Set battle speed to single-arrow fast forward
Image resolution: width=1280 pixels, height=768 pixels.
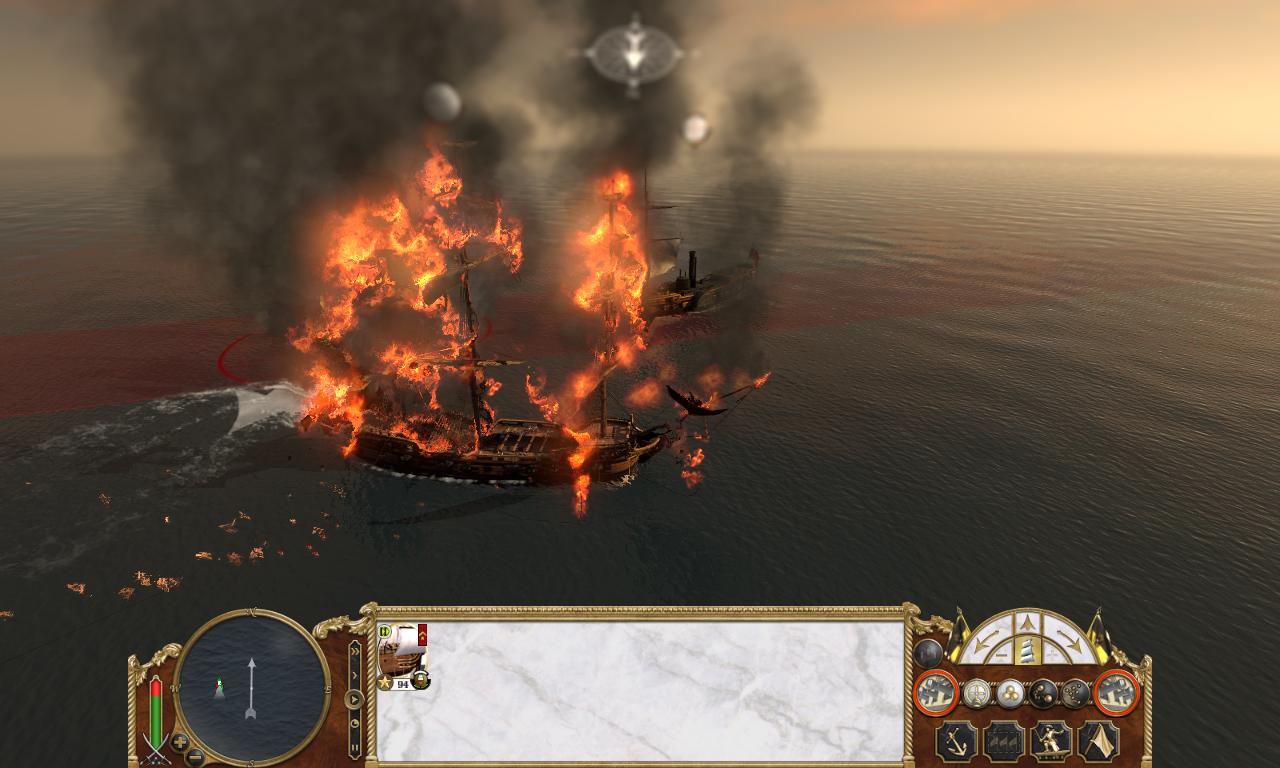coord(354,674)
